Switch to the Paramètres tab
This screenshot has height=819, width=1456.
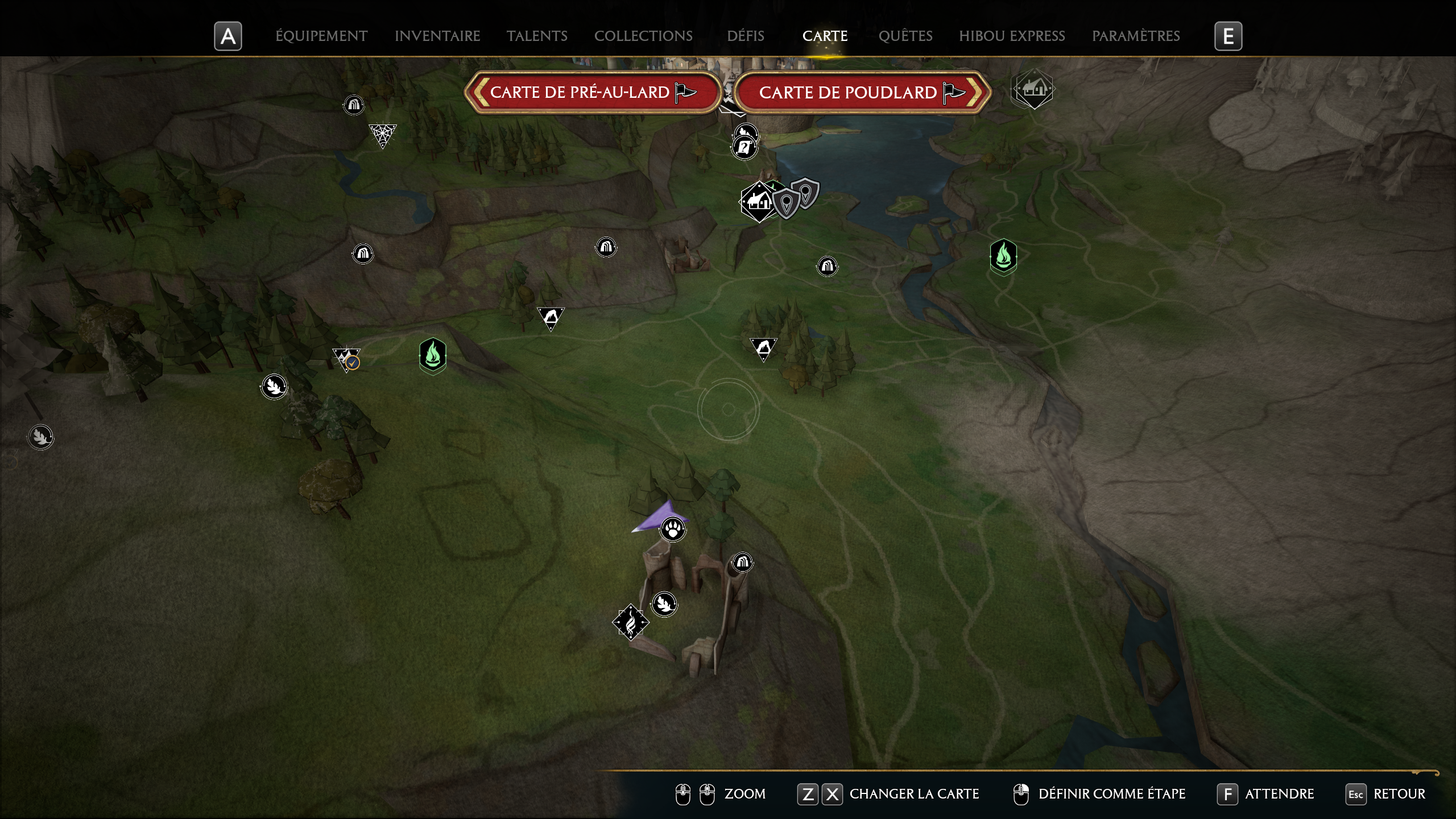tap(1136, 36)
